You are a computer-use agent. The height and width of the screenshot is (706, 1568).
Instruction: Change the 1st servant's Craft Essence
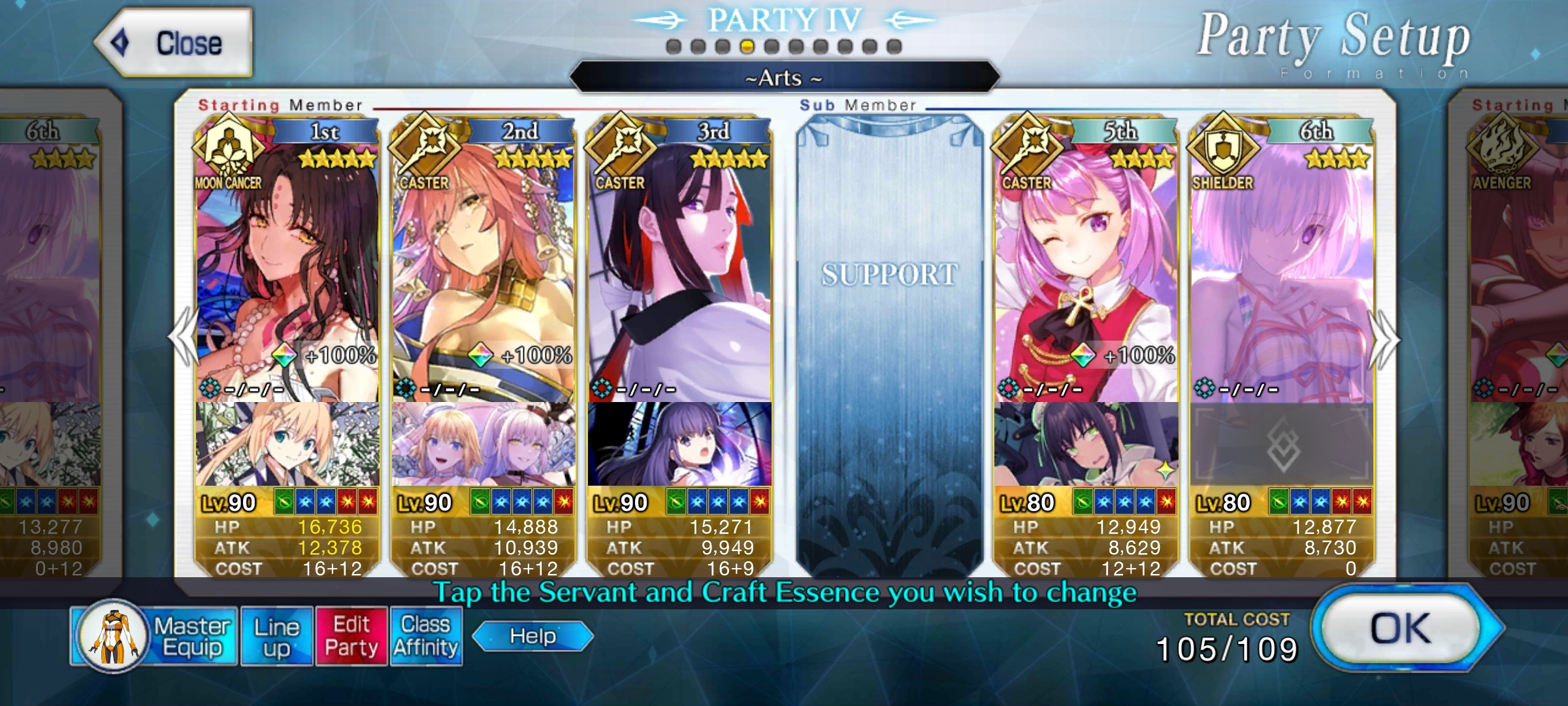[x=287, y=445]
